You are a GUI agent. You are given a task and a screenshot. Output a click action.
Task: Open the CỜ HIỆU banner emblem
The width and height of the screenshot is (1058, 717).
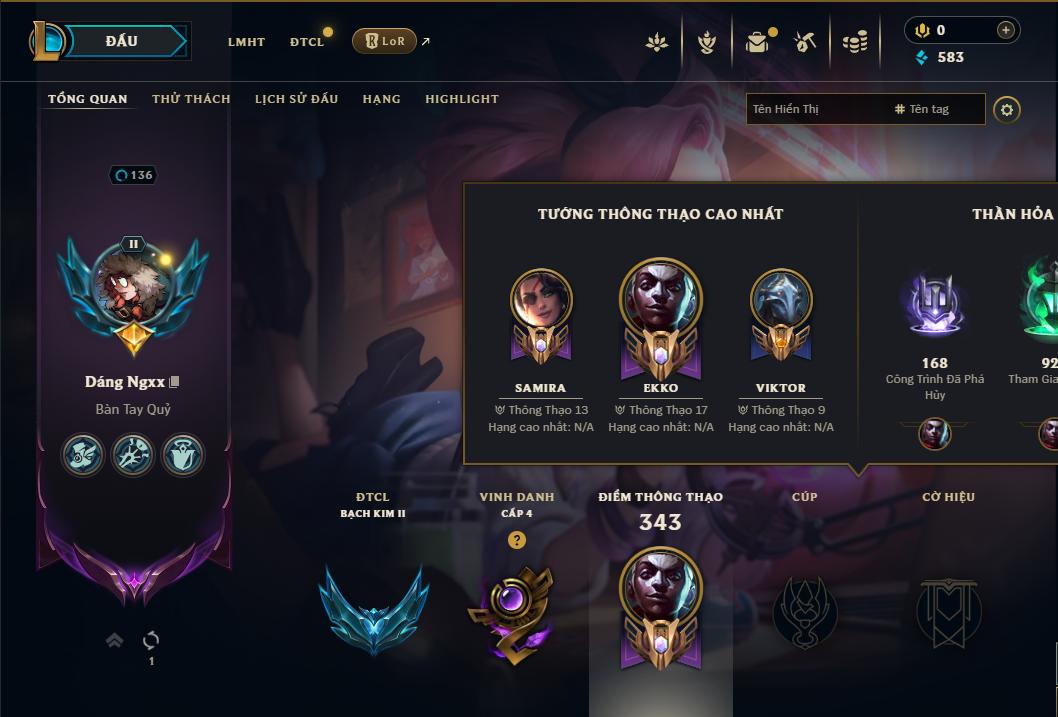click(x=948, y=612)
